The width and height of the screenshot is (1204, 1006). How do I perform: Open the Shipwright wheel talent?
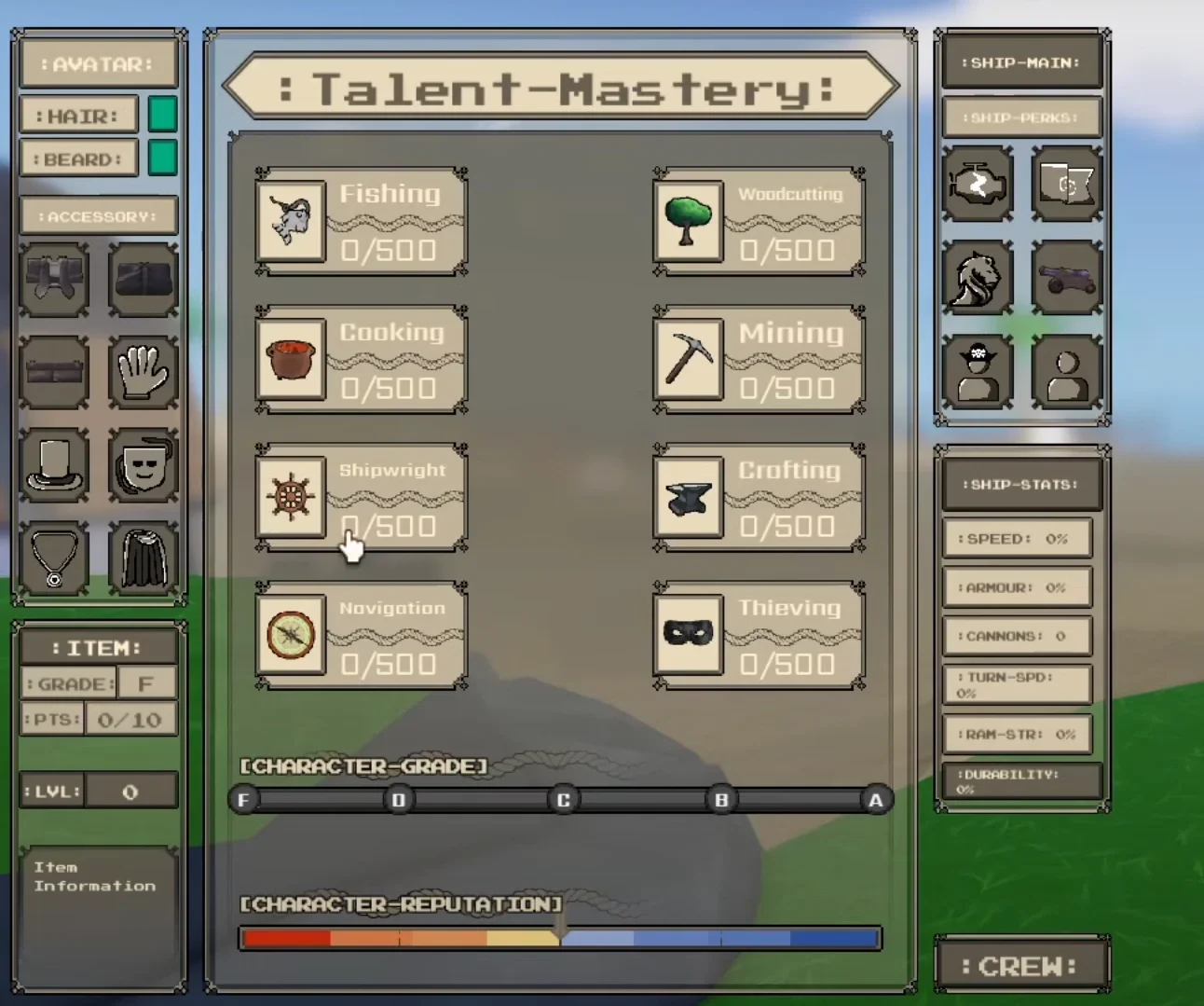tap(290, 498)
